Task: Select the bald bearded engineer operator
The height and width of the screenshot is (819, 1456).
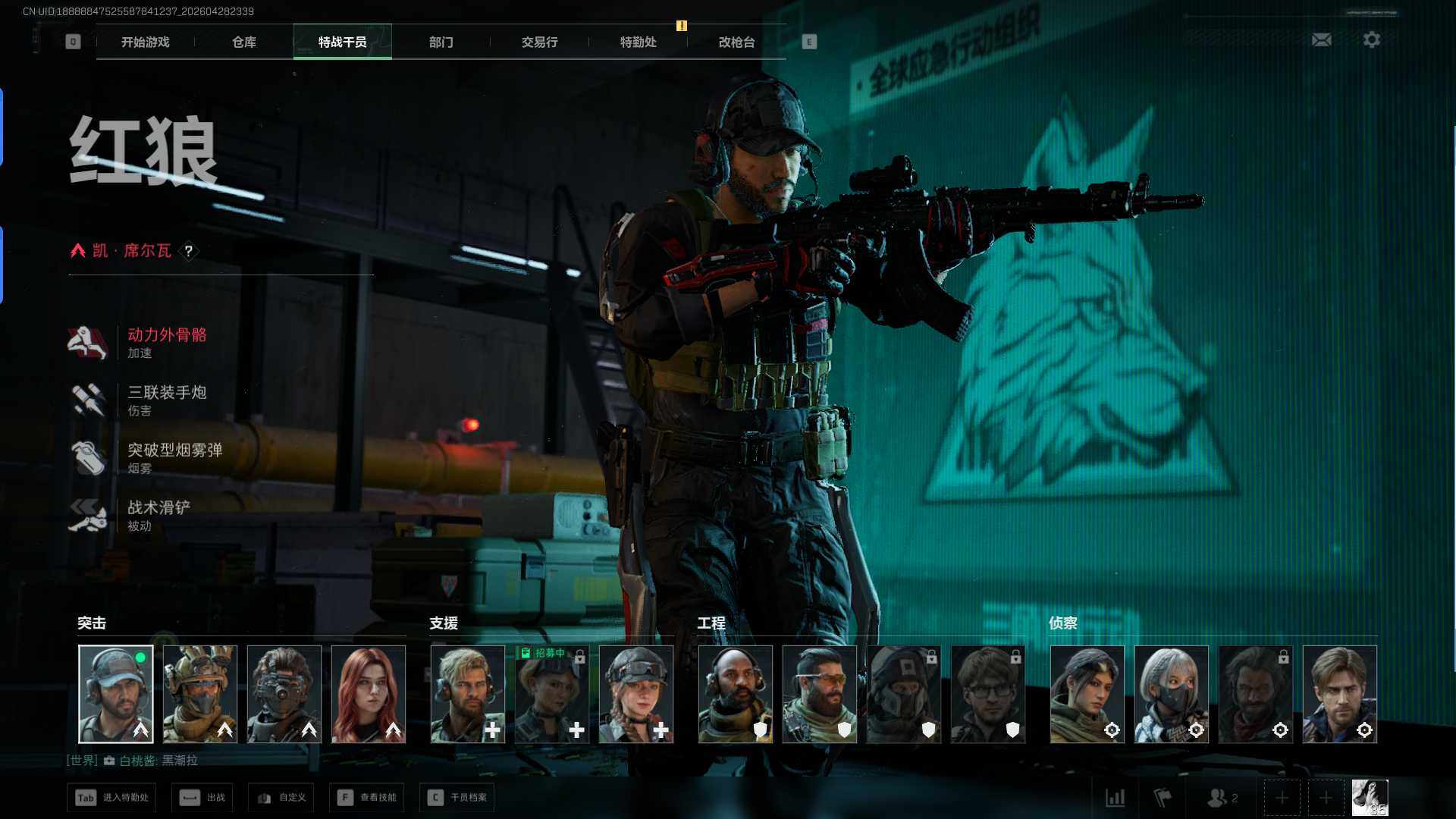Action: [735, 694]
